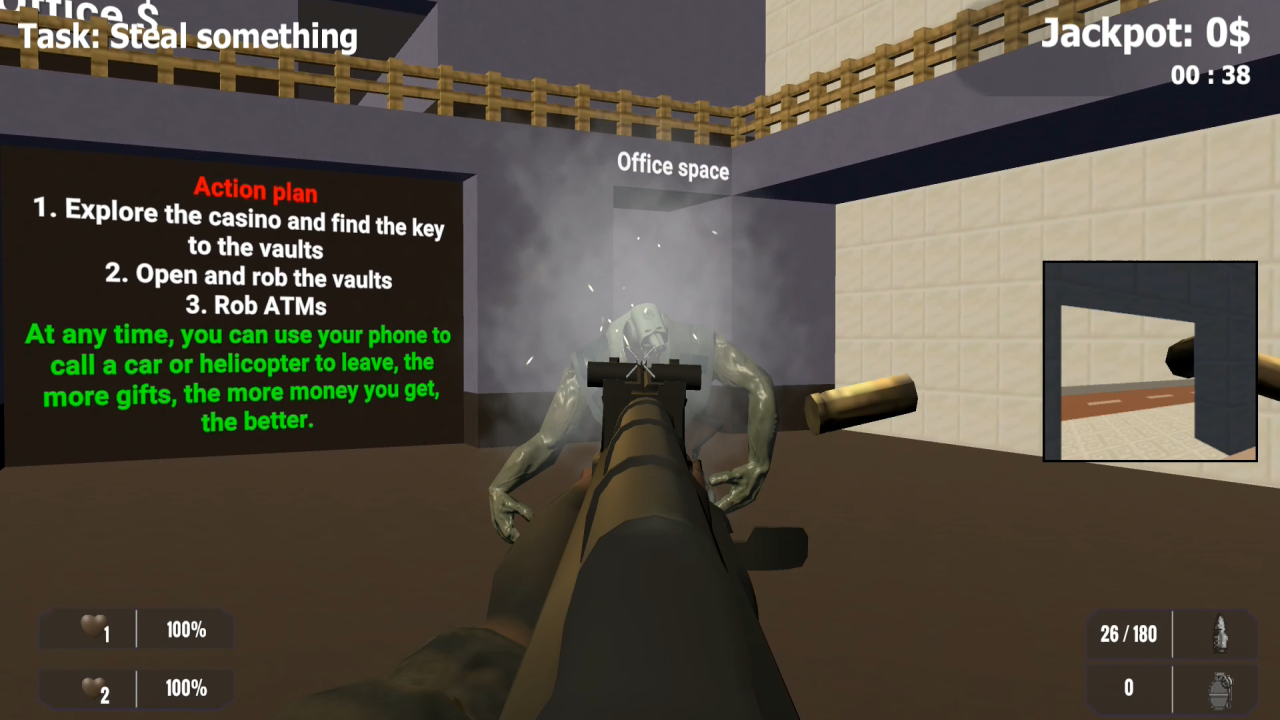1280x720 pixels.
Task: Click the grenade icon in the HUD
Action: pyautogui.click(x=1218, y=688)
